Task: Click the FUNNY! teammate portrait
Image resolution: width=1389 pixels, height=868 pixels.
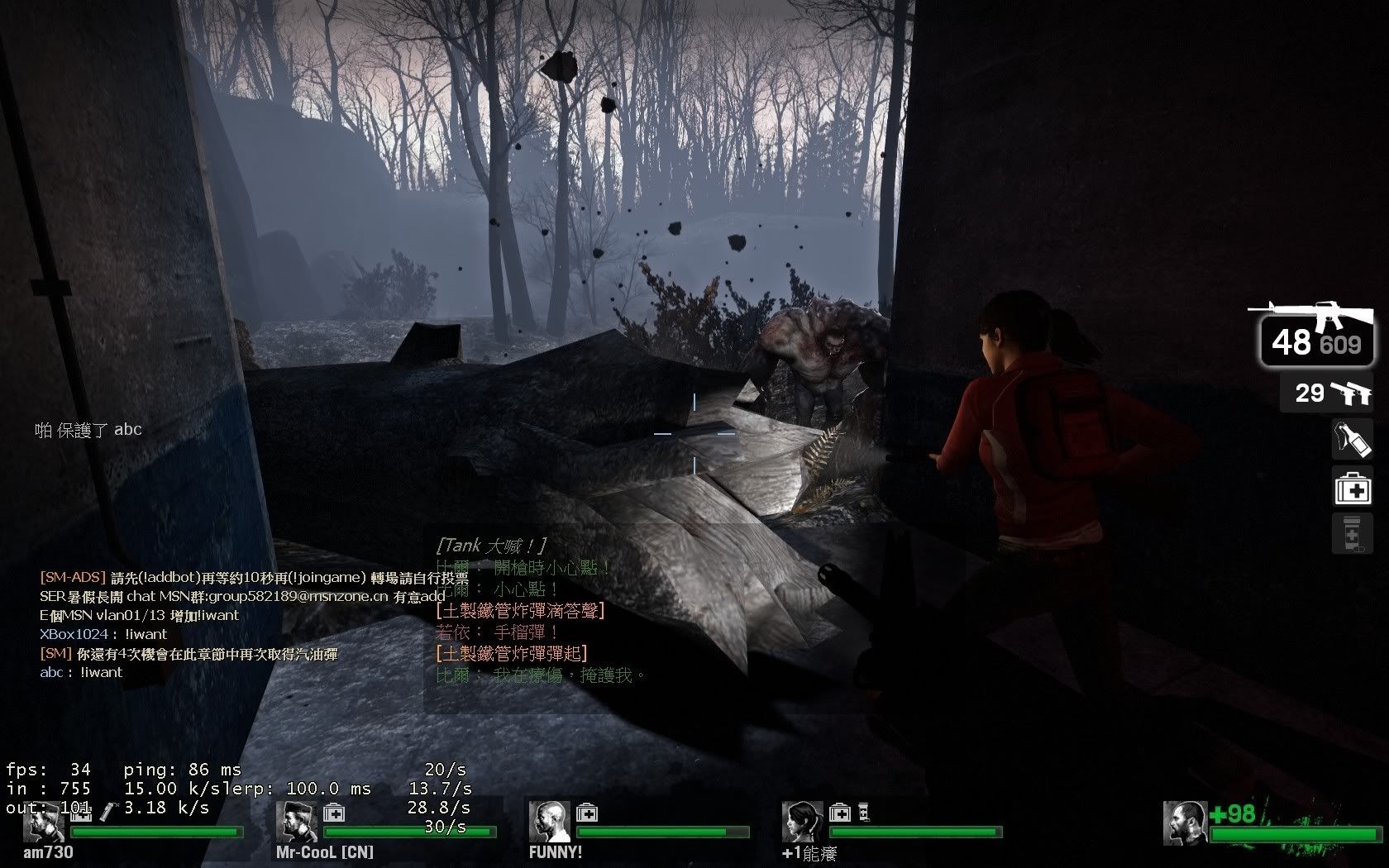Action: click(549, 822)
